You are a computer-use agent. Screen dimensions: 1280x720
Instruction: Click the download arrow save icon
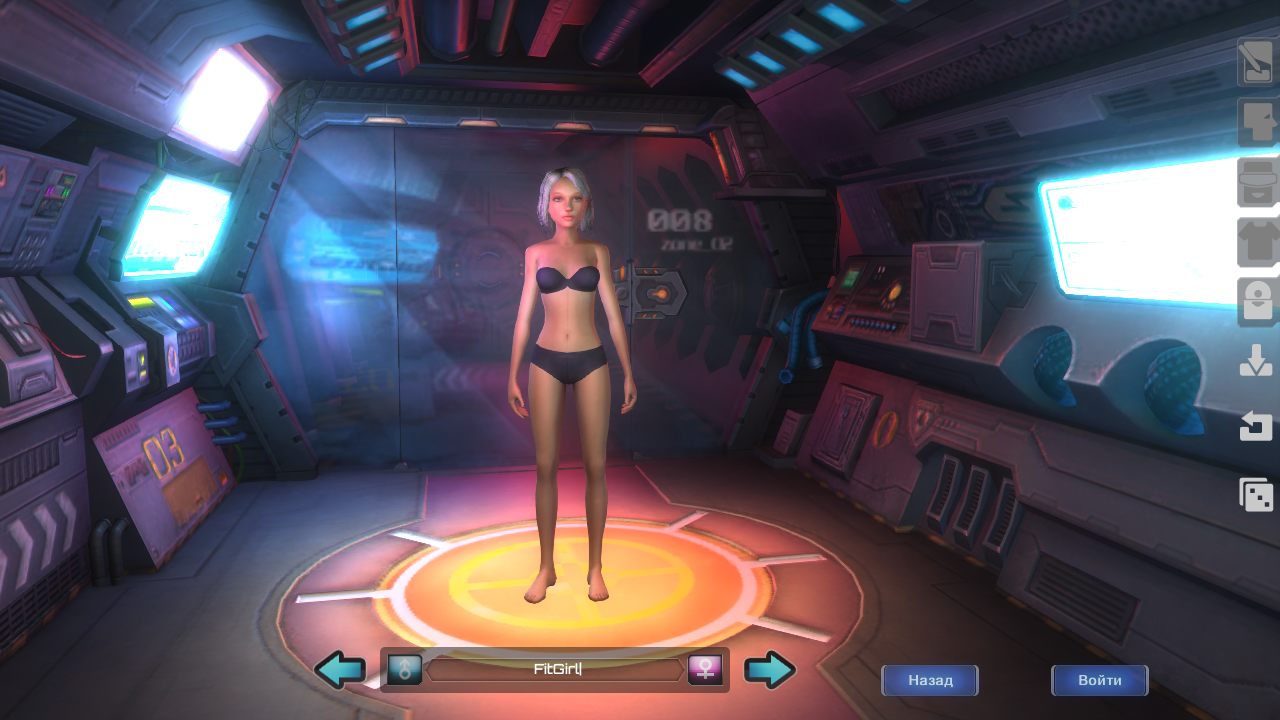pos(1255,362)
